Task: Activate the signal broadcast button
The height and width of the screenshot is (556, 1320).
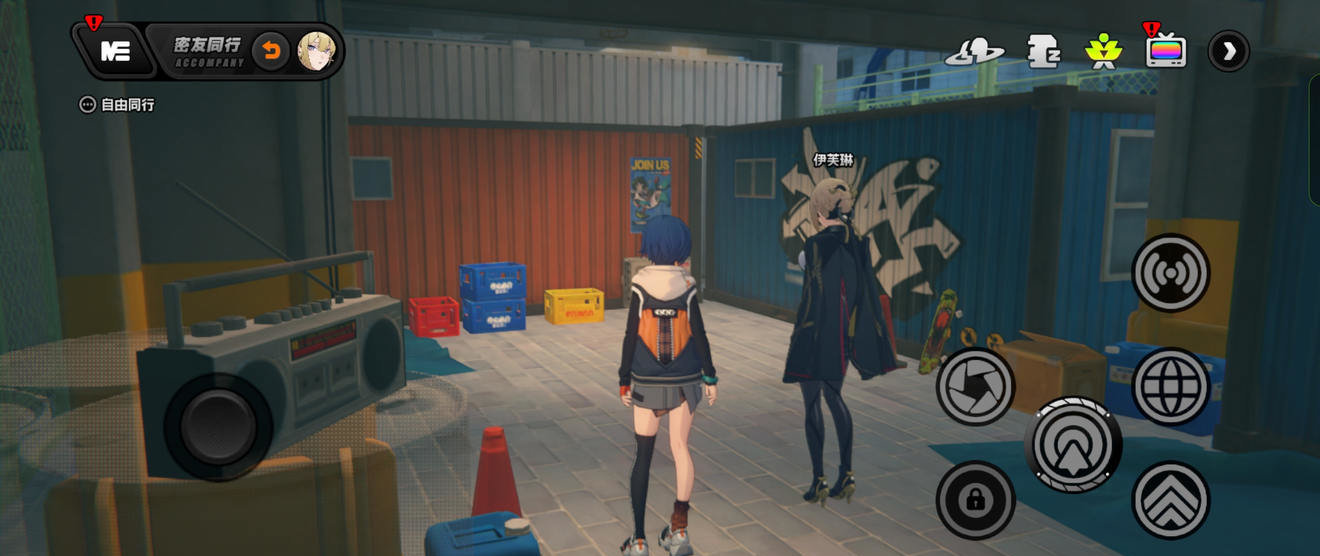Action: point(1171,273)
